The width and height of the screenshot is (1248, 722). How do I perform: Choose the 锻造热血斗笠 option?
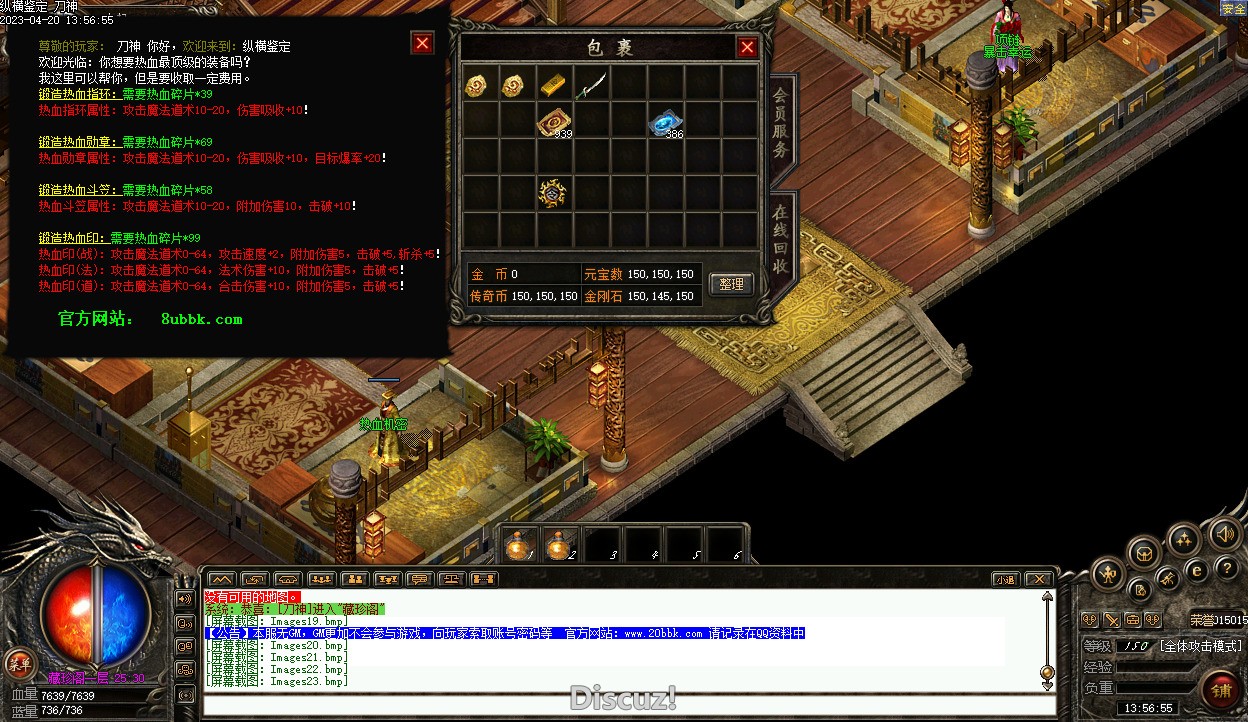coord(78,190)
